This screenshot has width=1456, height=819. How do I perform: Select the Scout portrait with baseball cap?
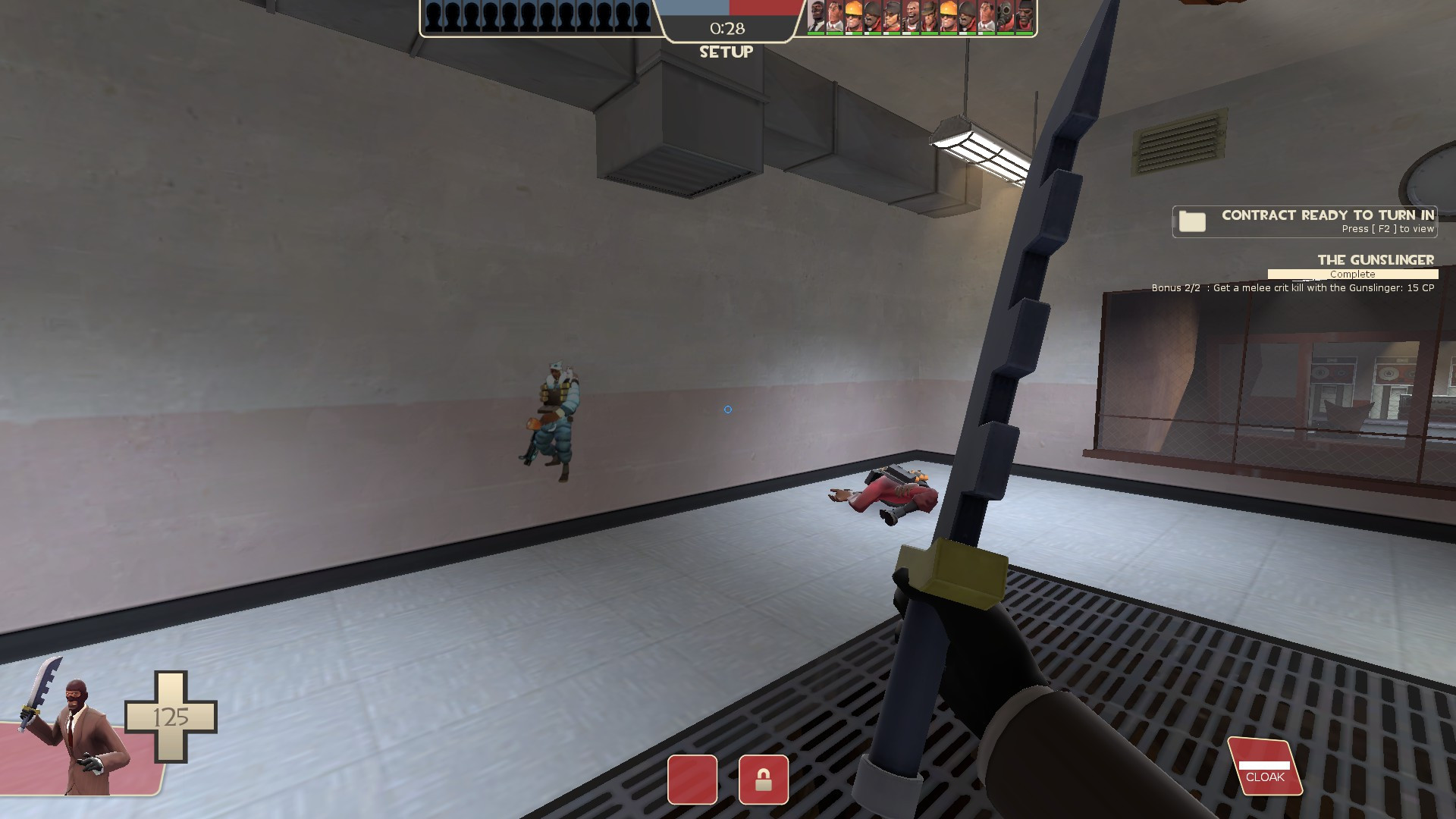tap(891, 19)
